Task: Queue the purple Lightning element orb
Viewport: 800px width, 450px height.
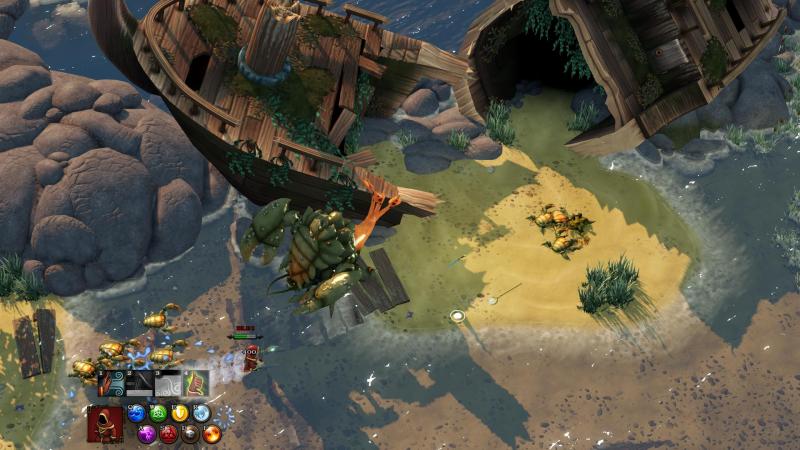Action: coord(147,434)
